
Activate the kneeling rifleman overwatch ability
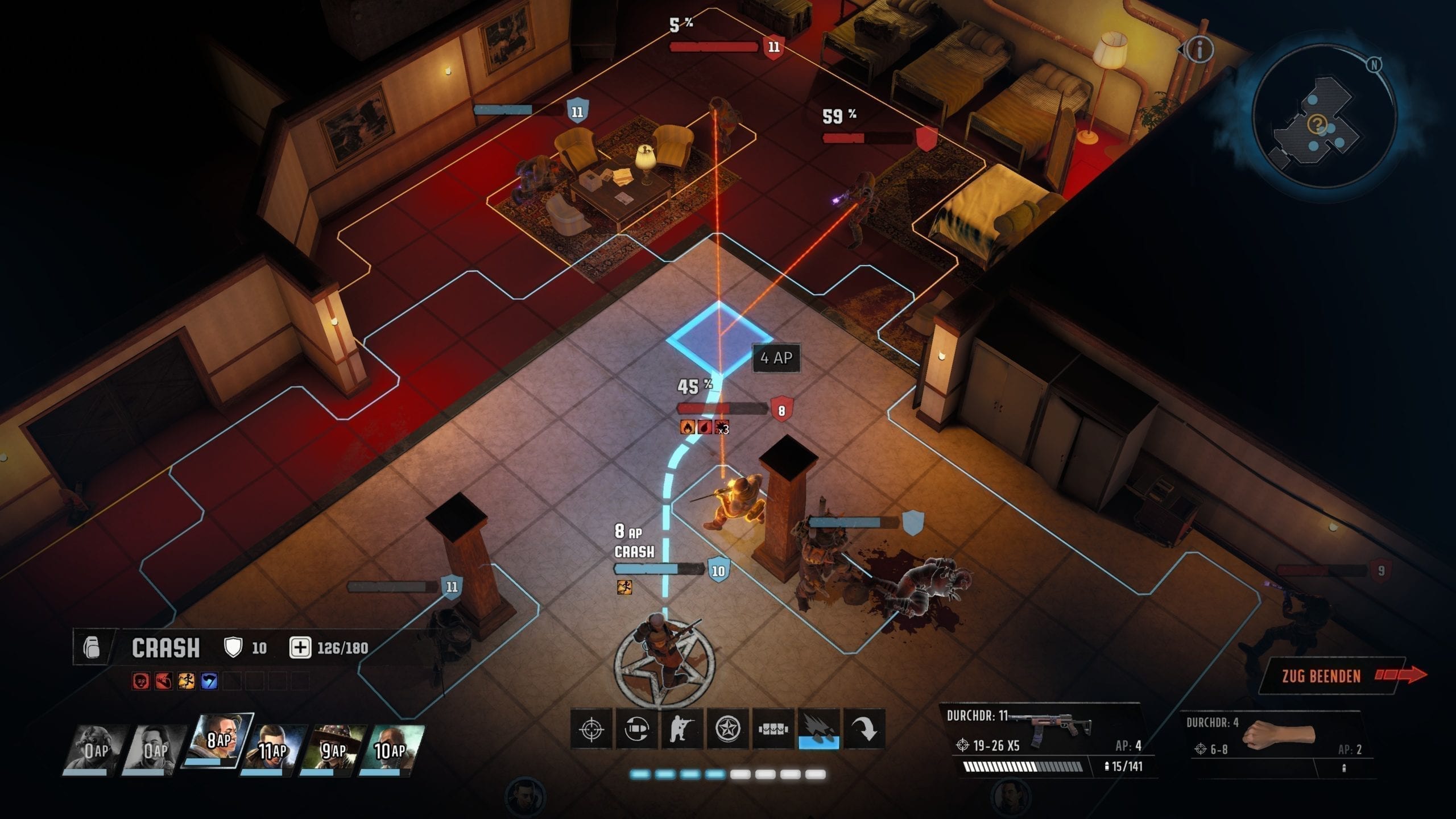[x=682, y=729]
